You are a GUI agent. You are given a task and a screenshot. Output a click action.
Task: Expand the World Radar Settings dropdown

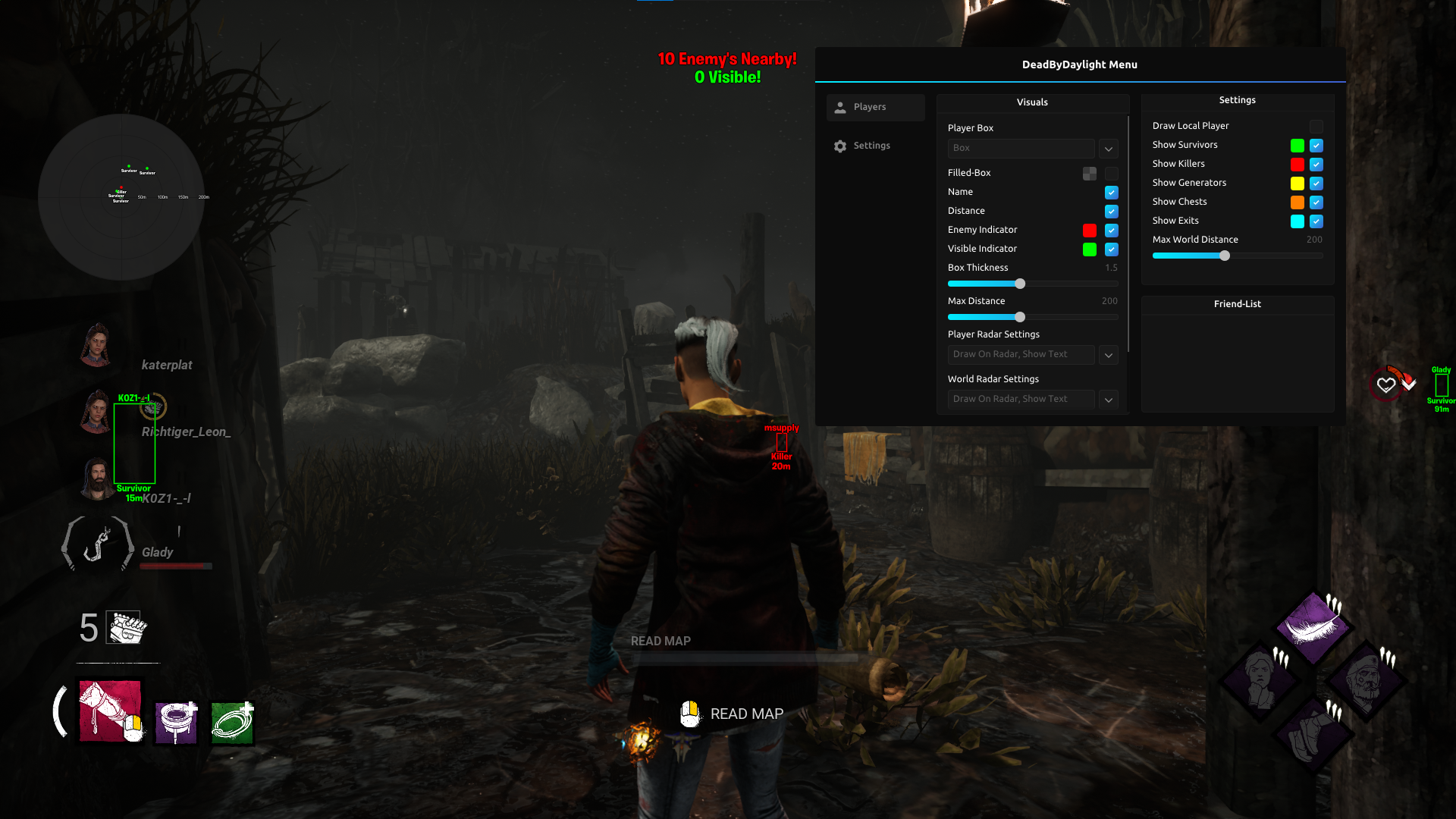click(x=1108, y=400)
